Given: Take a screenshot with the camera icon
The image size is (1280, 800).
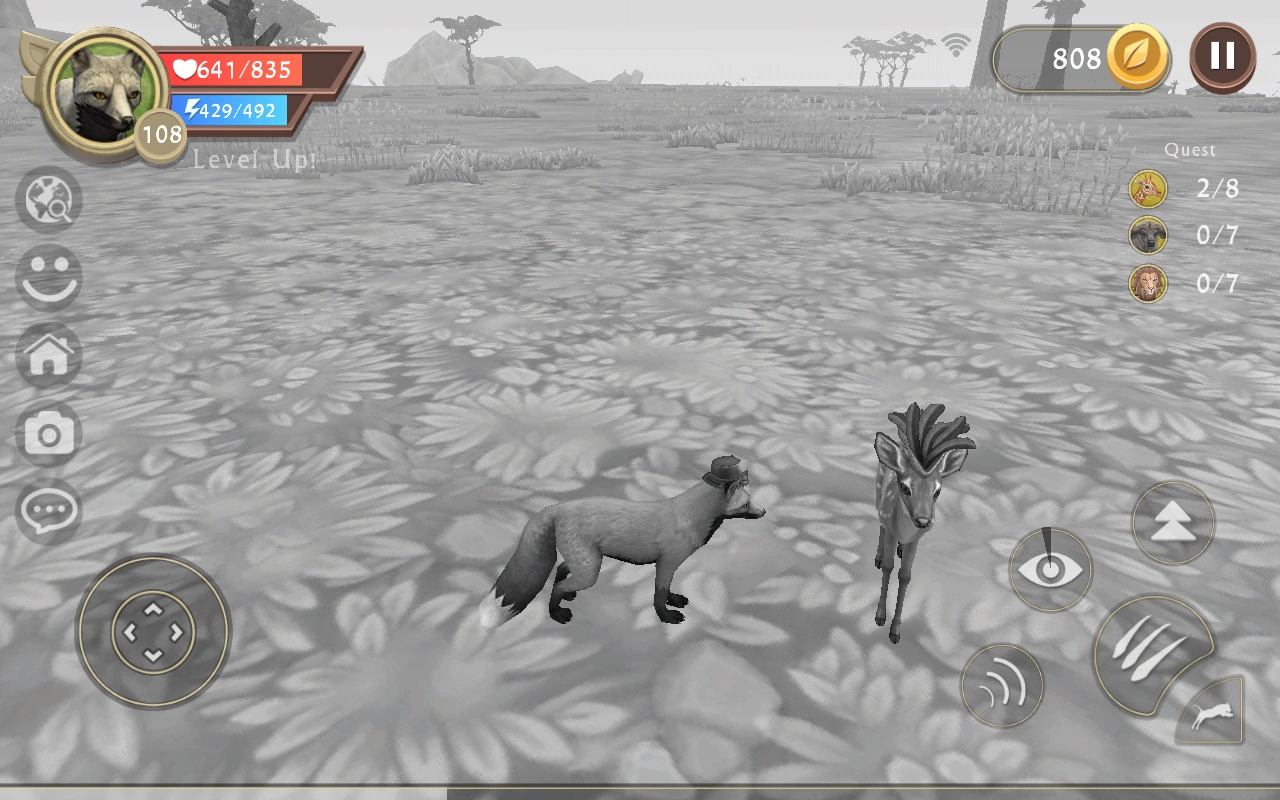Looking at the screenshot, I should (x=50, y=433).
